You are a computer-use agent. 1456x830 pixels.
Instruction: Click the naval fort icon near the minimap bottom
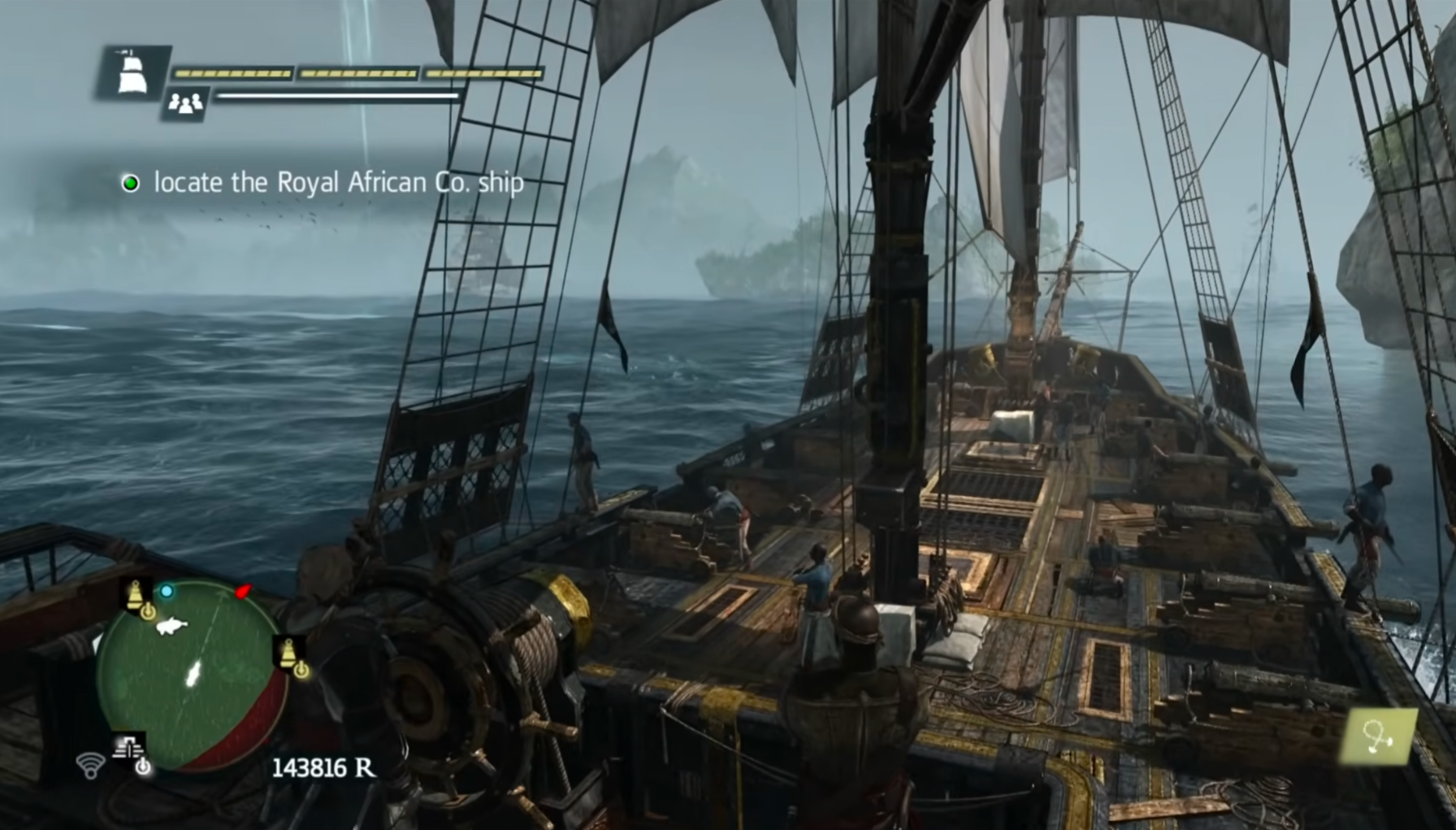tap(128, 747)
